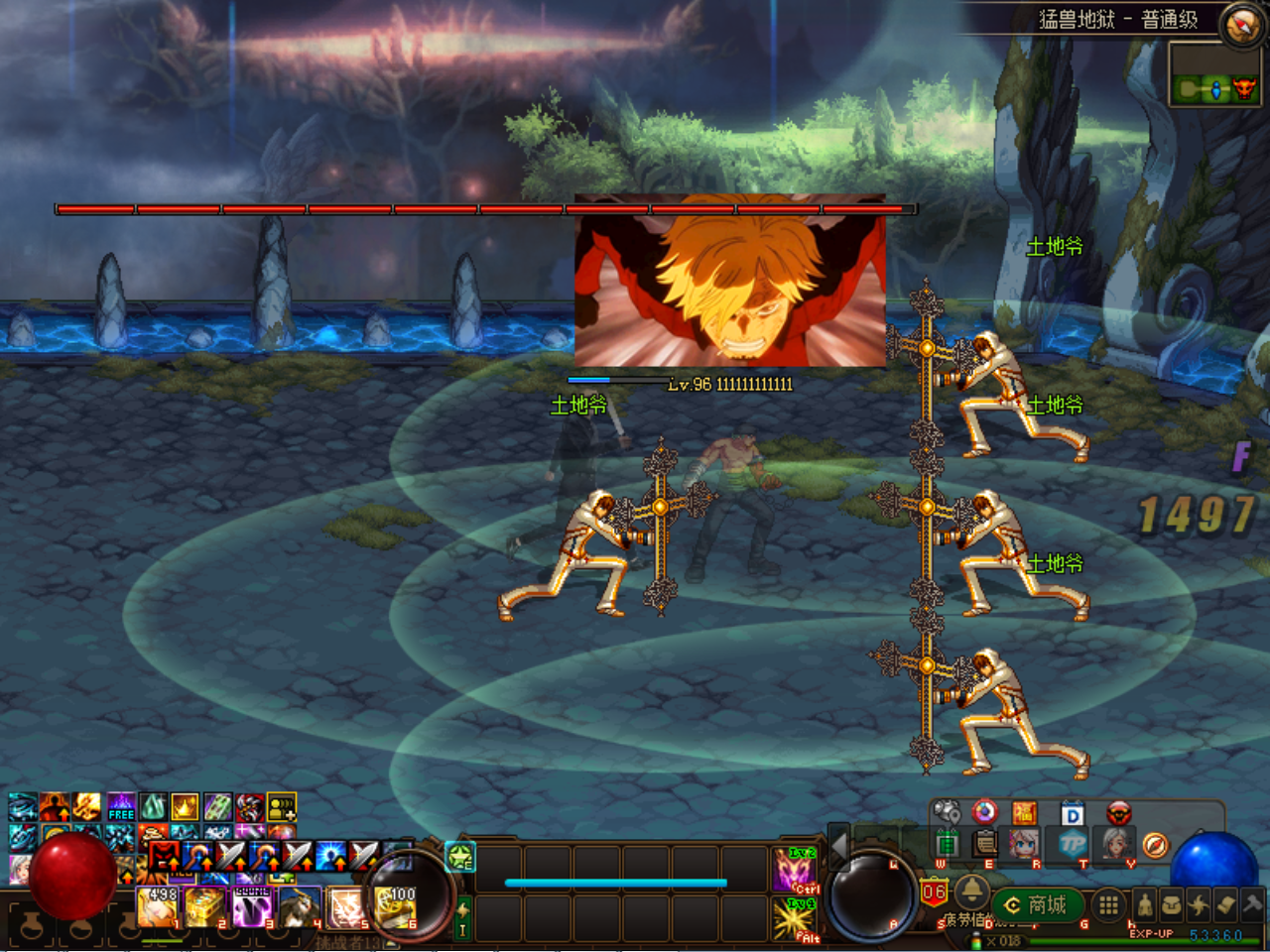The width and height of the screenshot is (1270, 952).
Task: Click the golden crown buff icon
Action: [x=186, y=807]
